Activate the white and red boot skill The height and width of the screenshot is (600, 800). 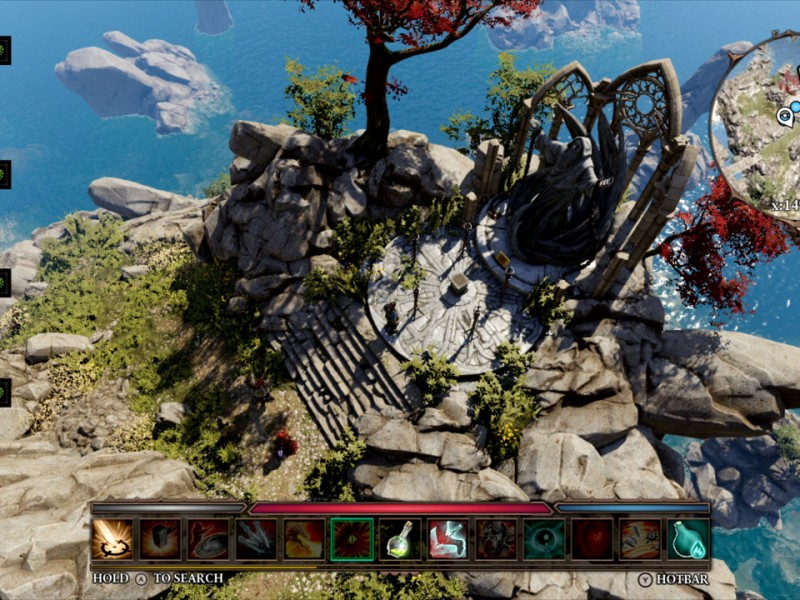[x=448, y=539]
